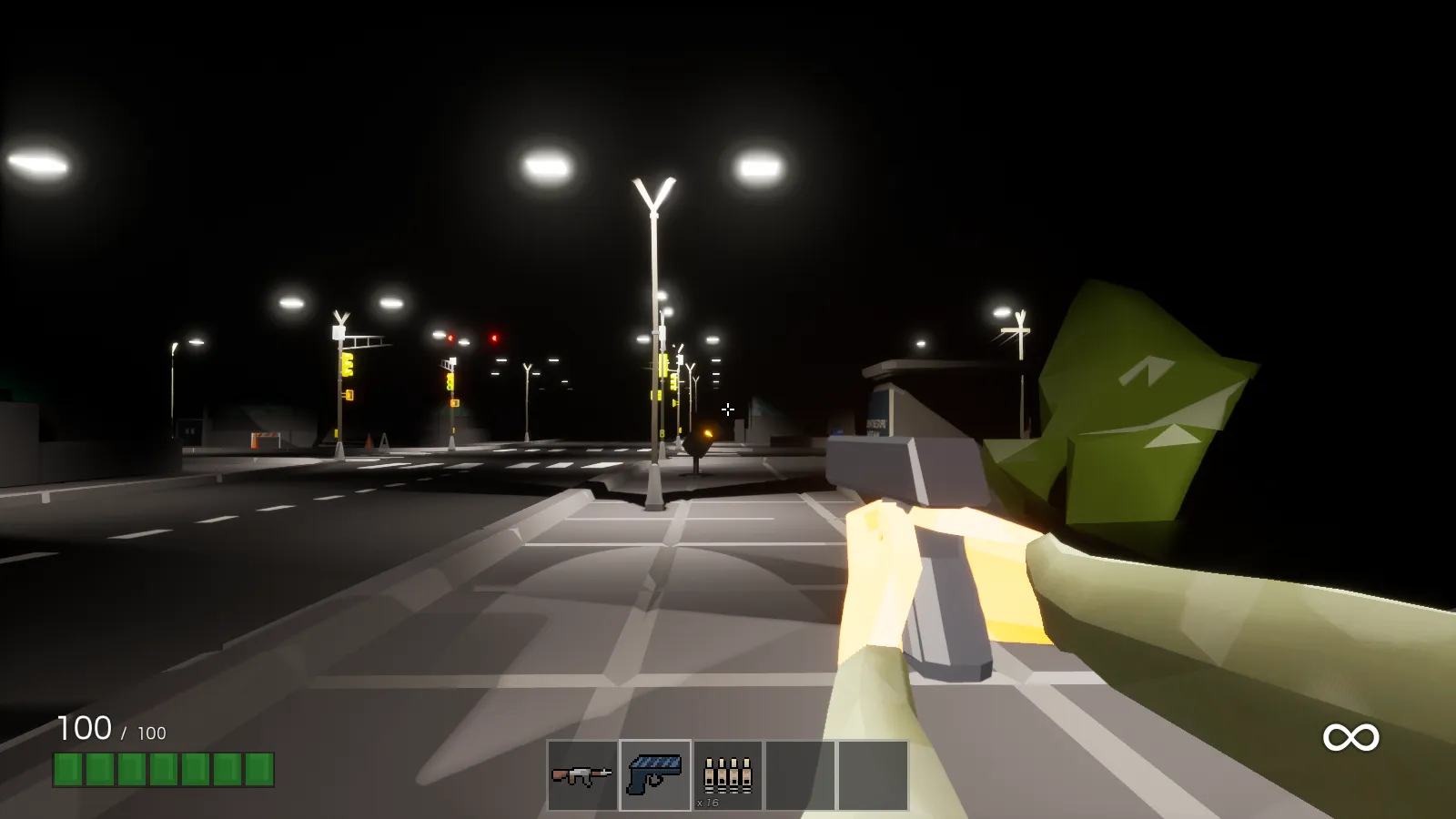Click the last green health segment

[258, 770]
